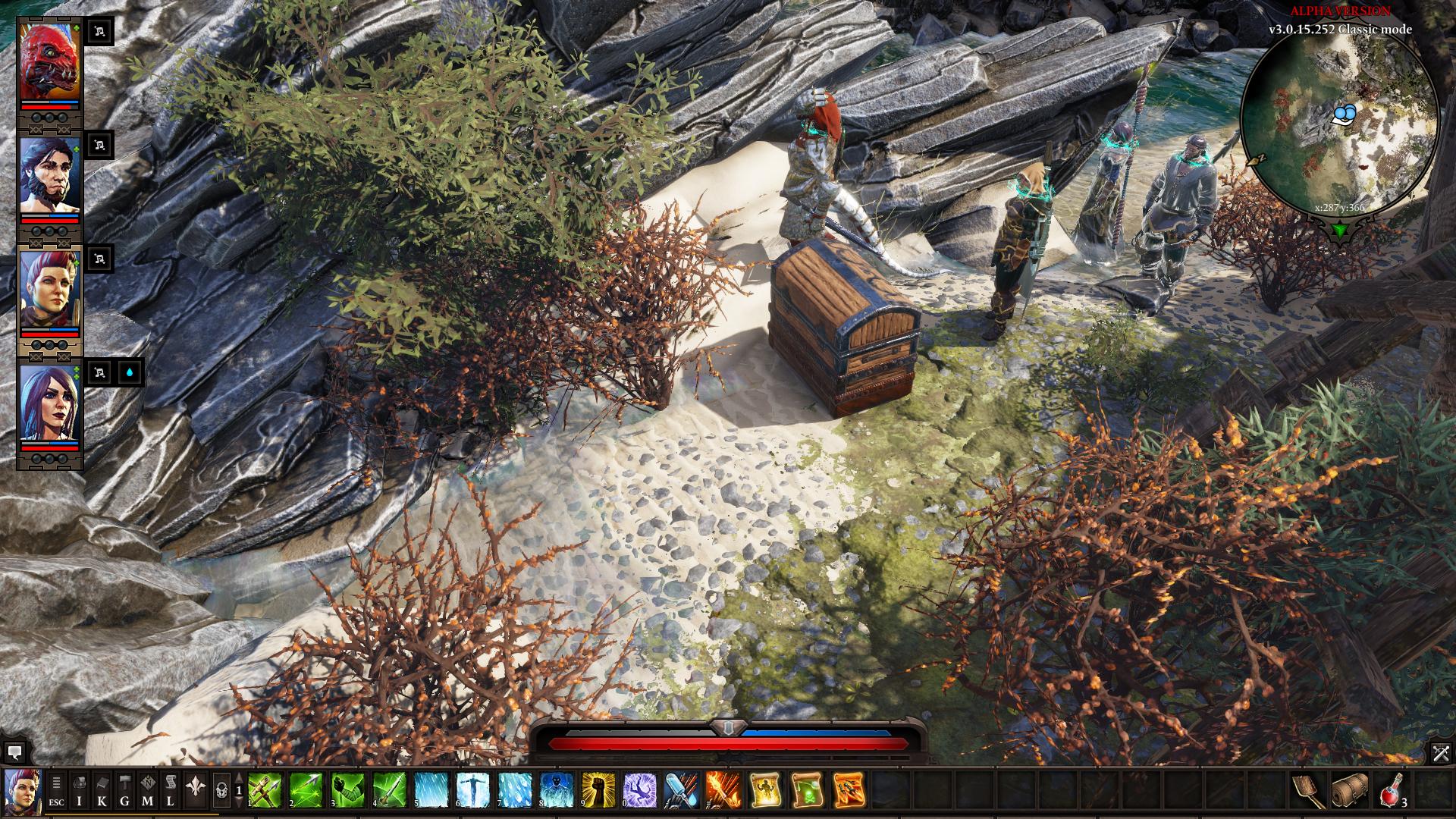Open the map compass button
Image resolution: width=1456 pixels, height=819 pixels.
(x=147, y=791)
